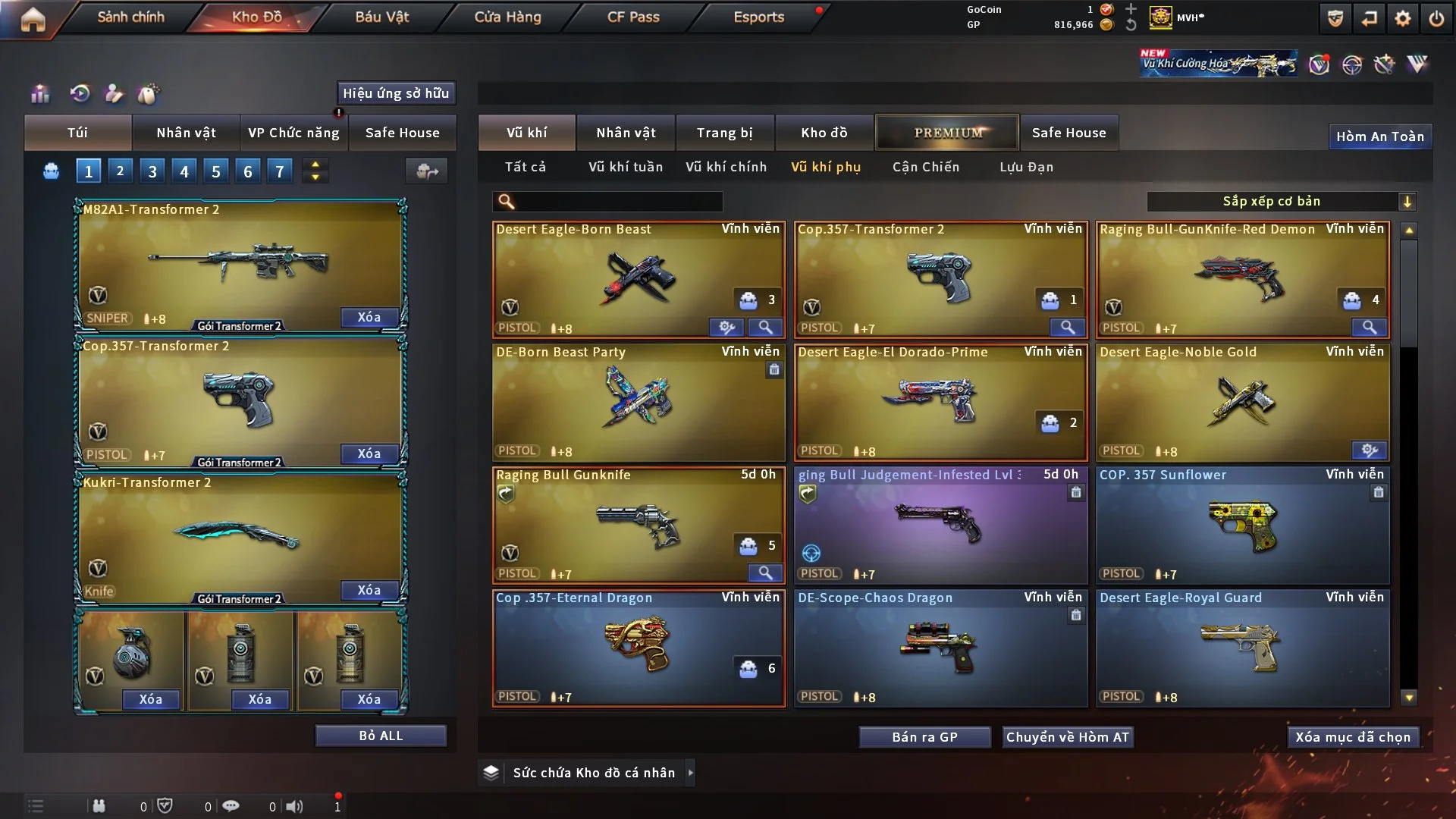Pick the Desert Eagle-Royal Guard item
This screenshot has width=1456, height=819.
(x=1241, y=648)
